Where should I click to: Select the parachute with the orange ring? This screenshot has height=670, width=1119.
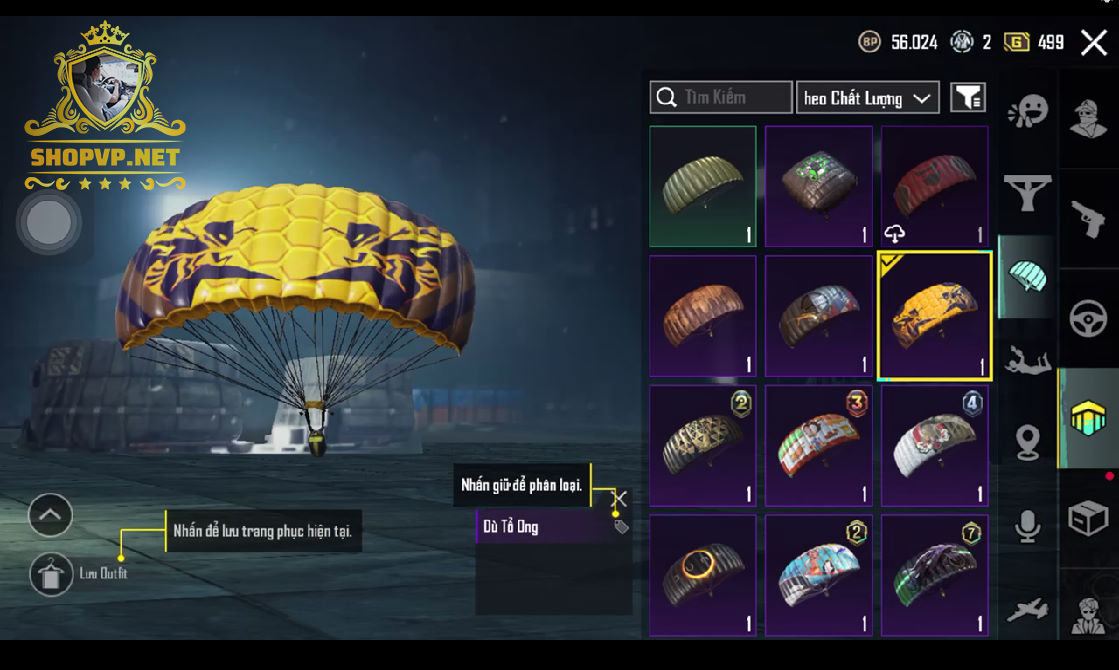click(703, 575)
